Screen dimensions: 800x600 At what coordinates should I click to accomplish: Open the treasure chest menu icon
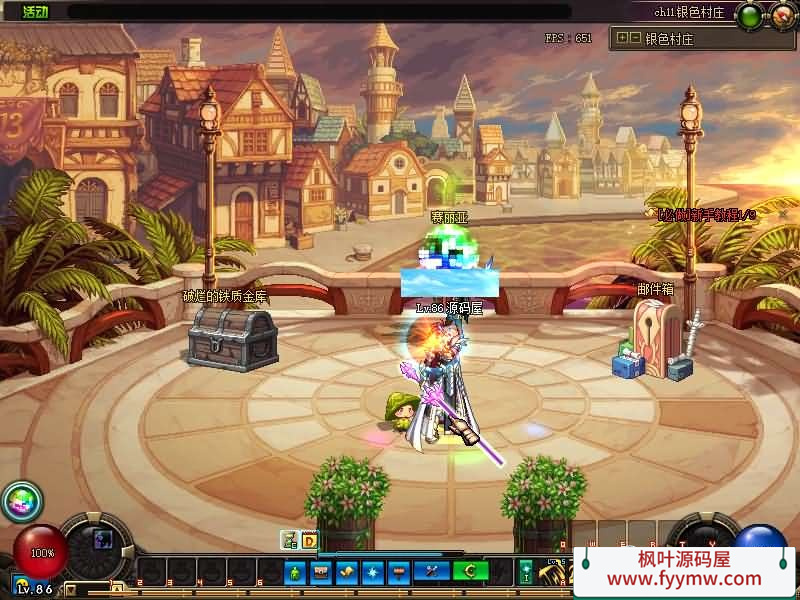pos(321,572)
